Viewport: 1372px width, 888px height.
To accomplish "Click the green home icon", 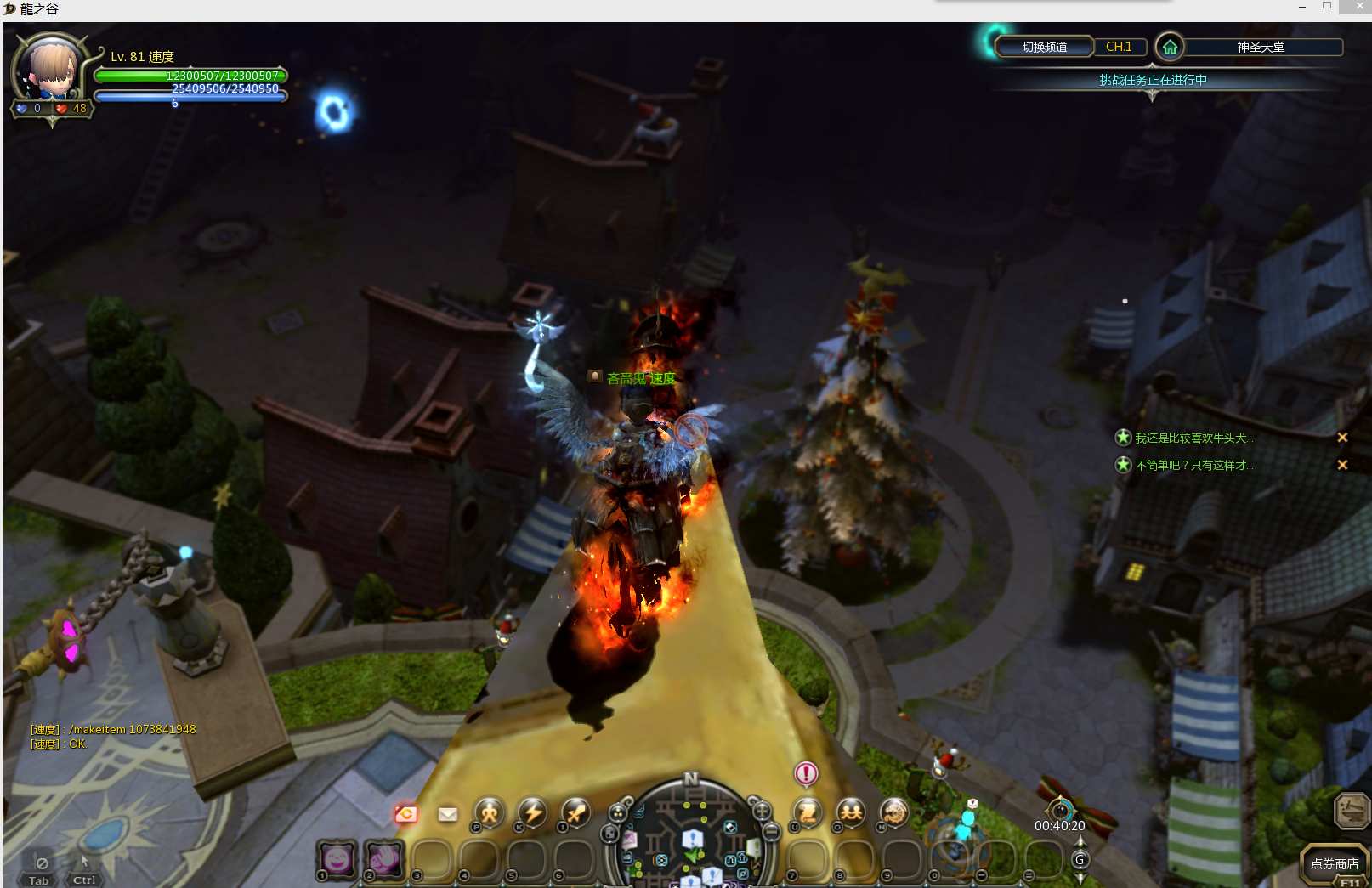I will (x=1170, y=47).
